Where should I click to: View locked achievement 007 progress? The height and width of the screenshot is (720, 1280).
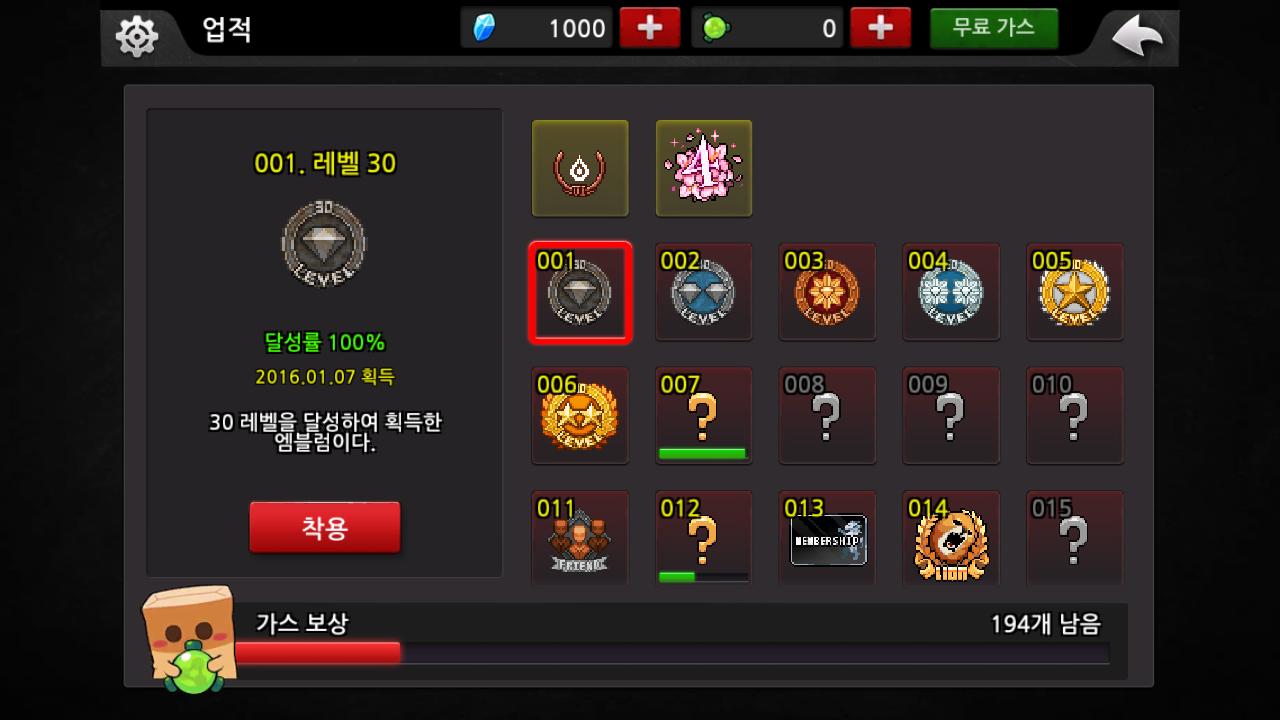(x=704, y=416)
